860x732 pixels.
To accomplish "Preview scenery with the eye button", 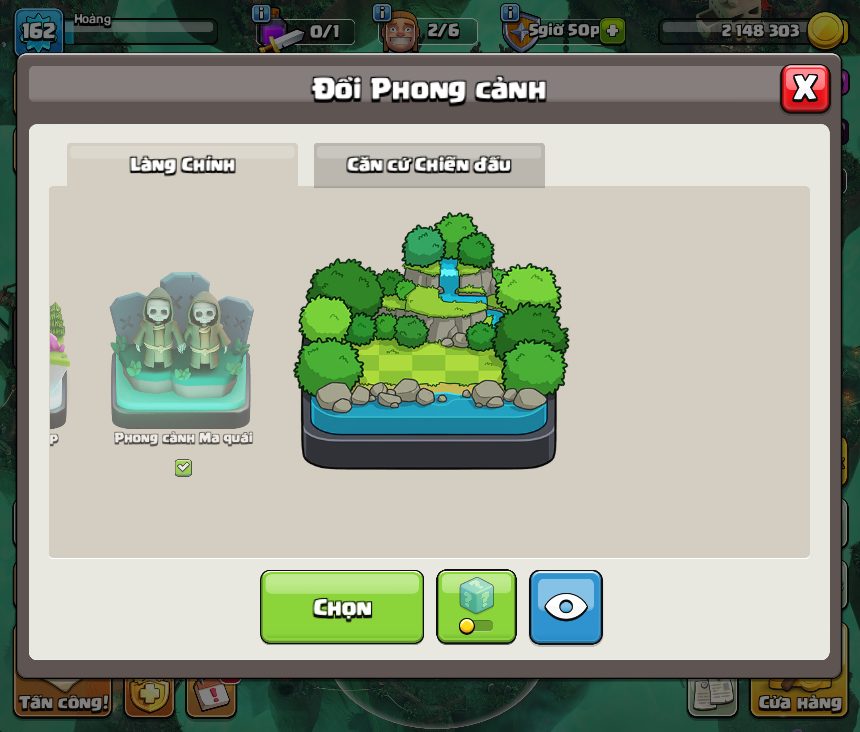I will [566, 607].
